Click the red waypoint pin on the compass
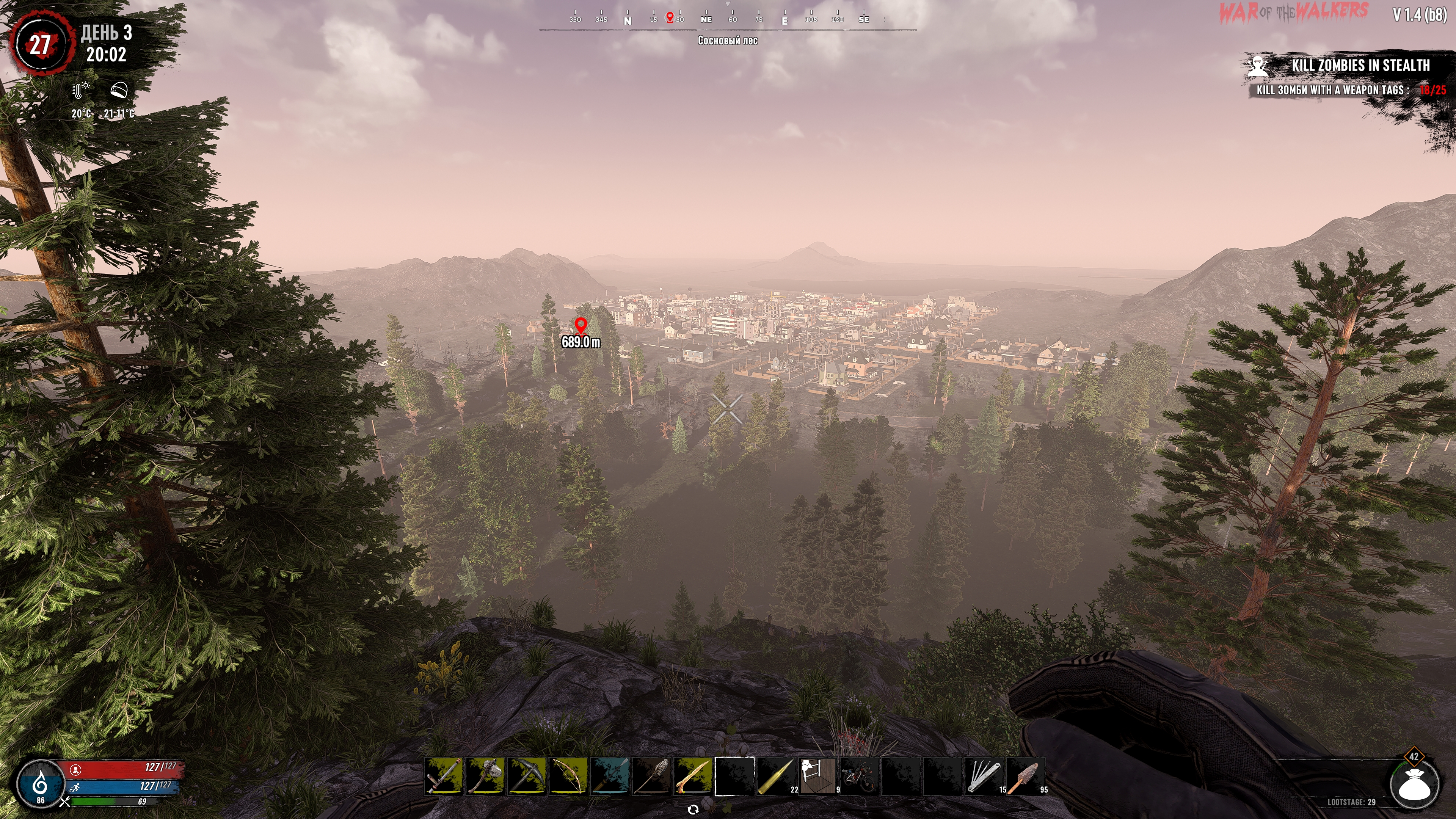 click(670, 17)
